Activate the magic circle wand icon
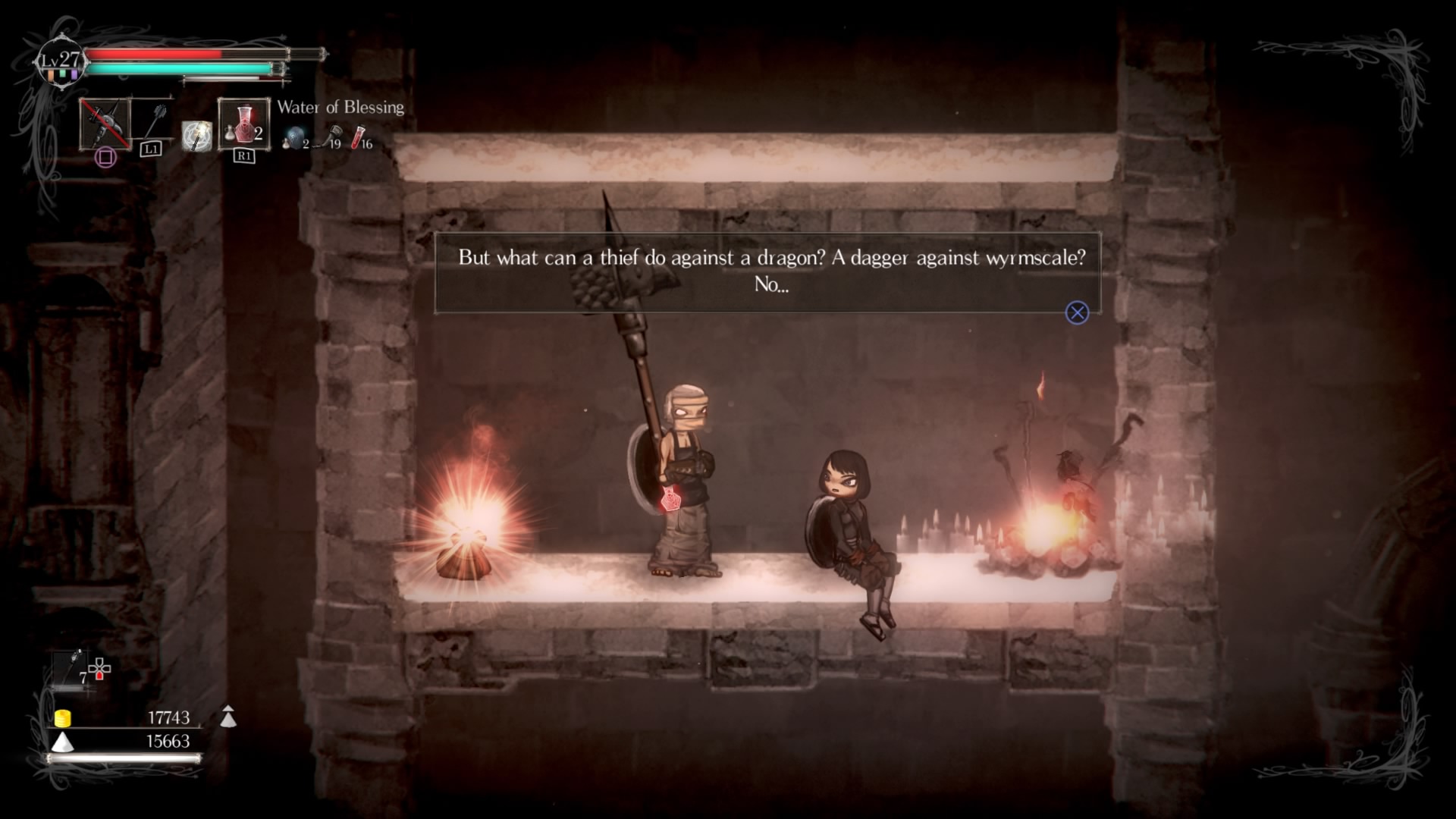Viewport: 1456px width, 819px height. tap(197, 136)
